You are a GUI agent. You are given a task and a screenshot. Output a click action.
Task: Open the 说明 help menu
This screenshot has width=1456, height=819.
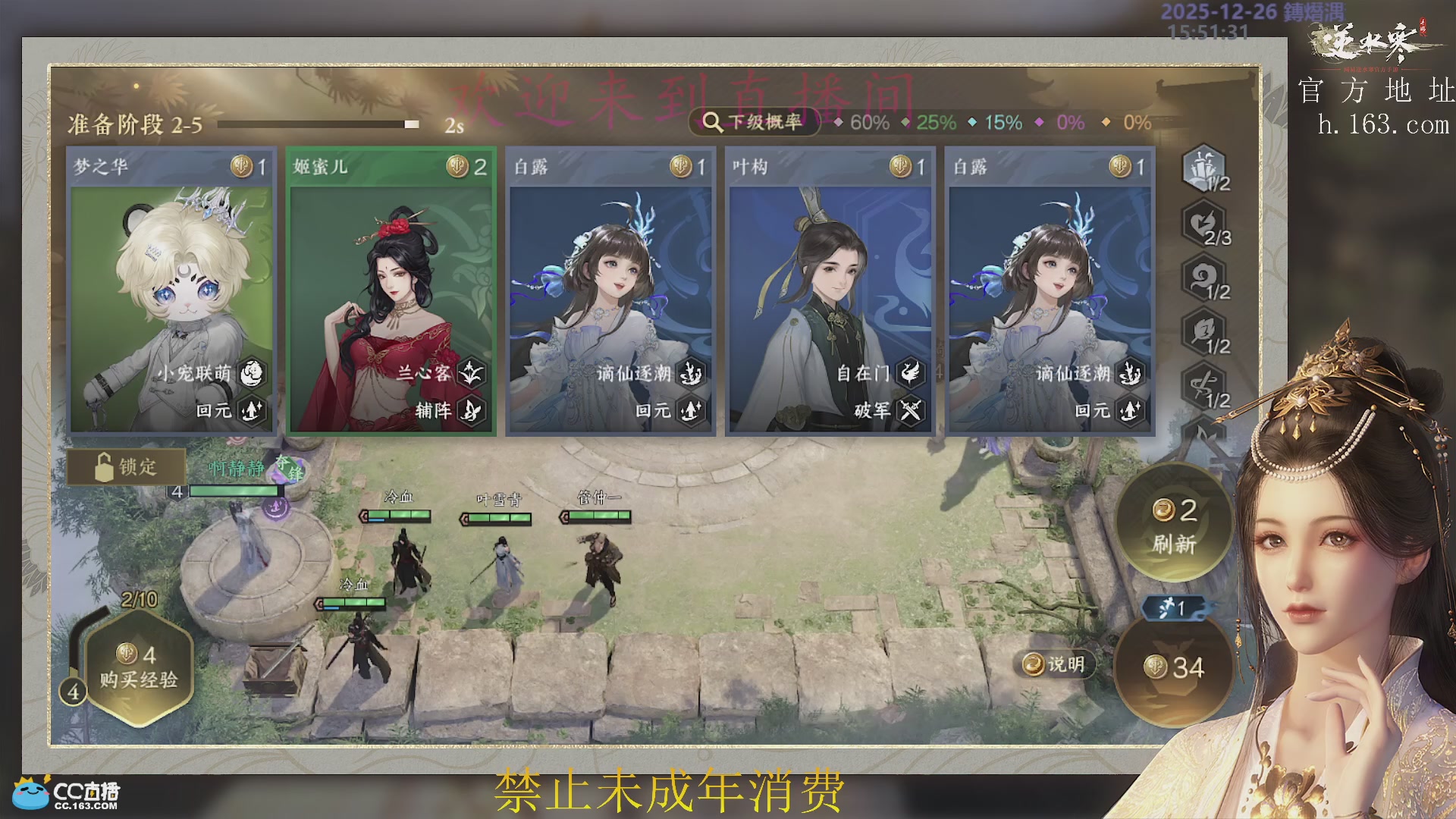[1056, 663]
